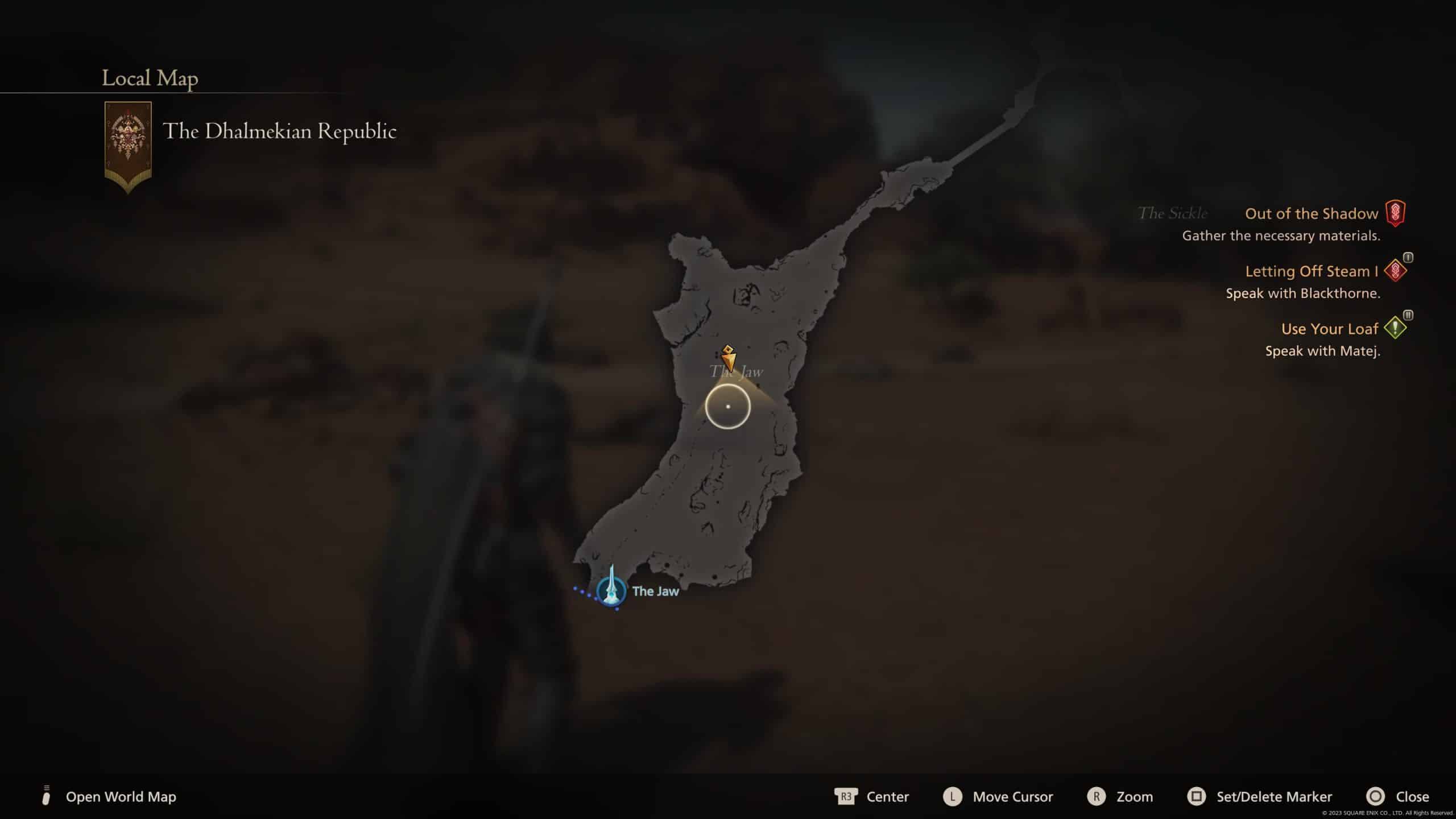Image resolution: width=1456 pixels, height=819 pixels.
Task: Select the Out of the Shadow quest
Action: [1312, 214]
